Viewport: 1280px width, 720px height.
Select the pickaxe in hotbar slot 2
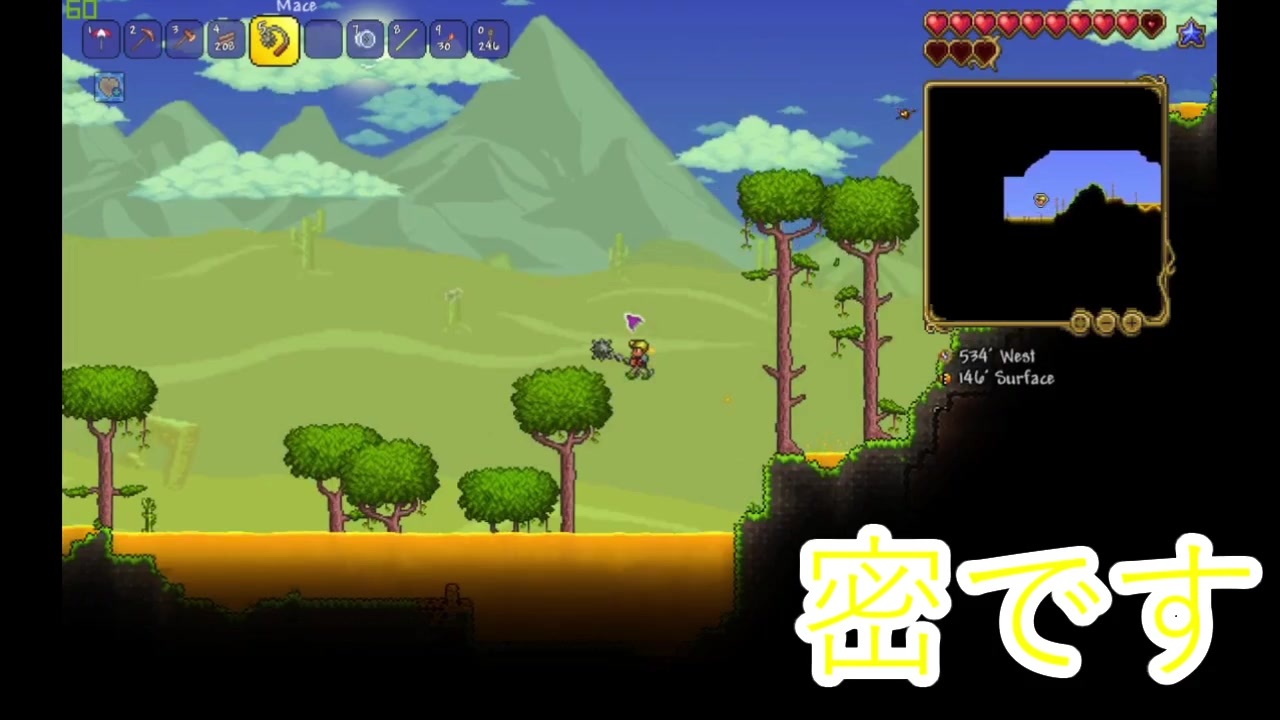point(141,38)
